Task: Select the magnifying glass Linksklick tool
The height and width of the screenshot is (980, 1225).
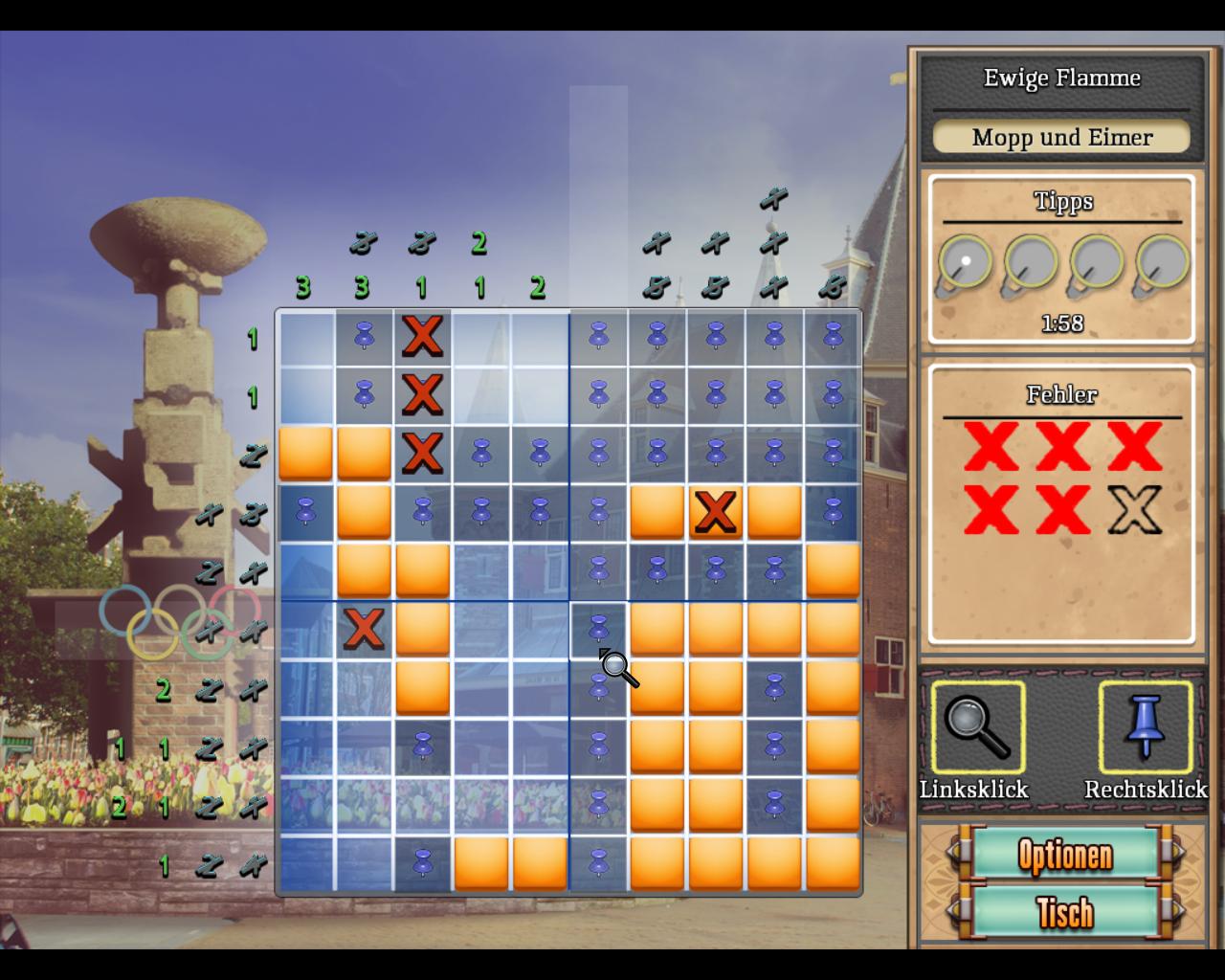Action: coord(977,727)
